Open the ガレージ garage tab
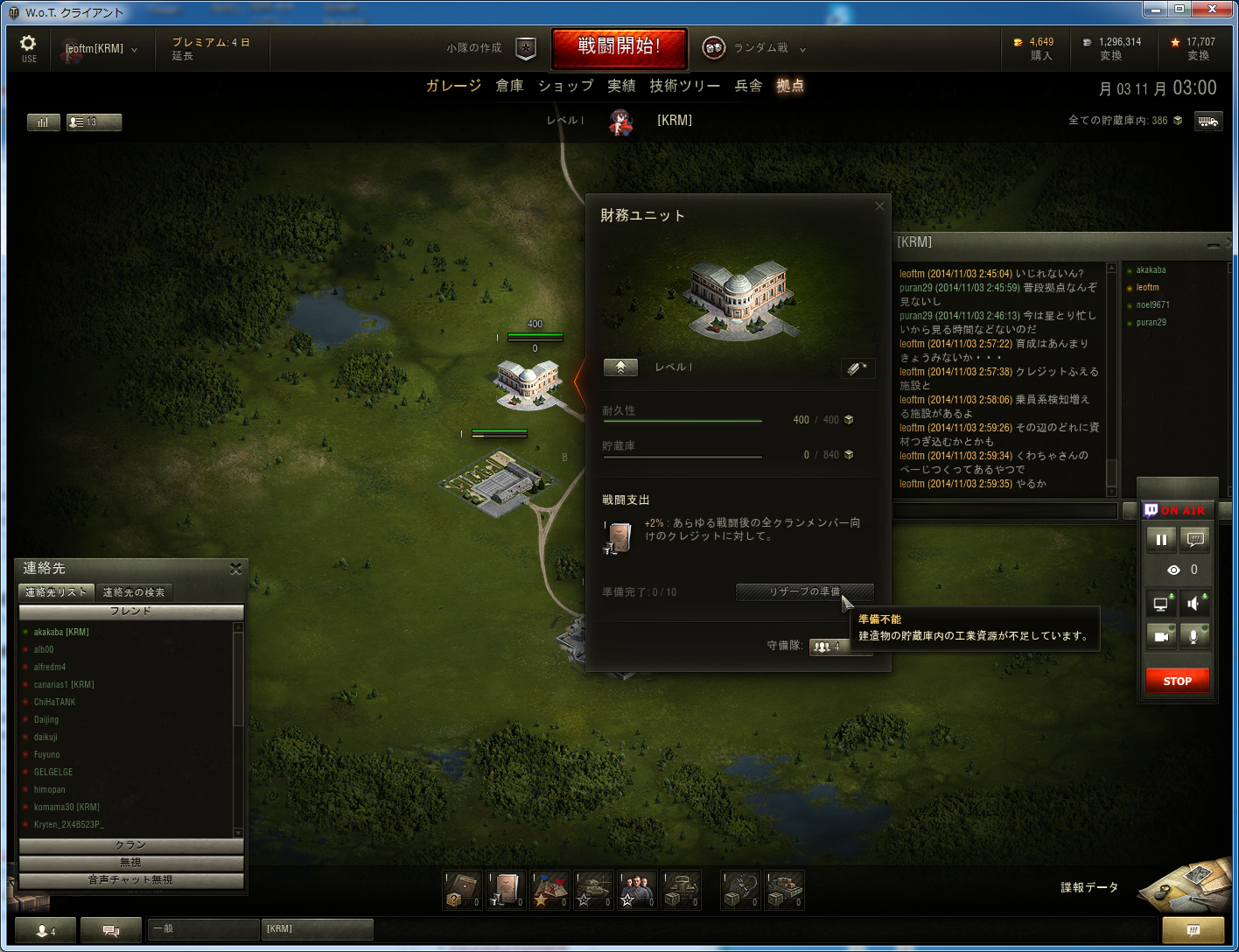The width and height of the screenshot is (1239, 952). pyautogui.click(x=453, y=86)
